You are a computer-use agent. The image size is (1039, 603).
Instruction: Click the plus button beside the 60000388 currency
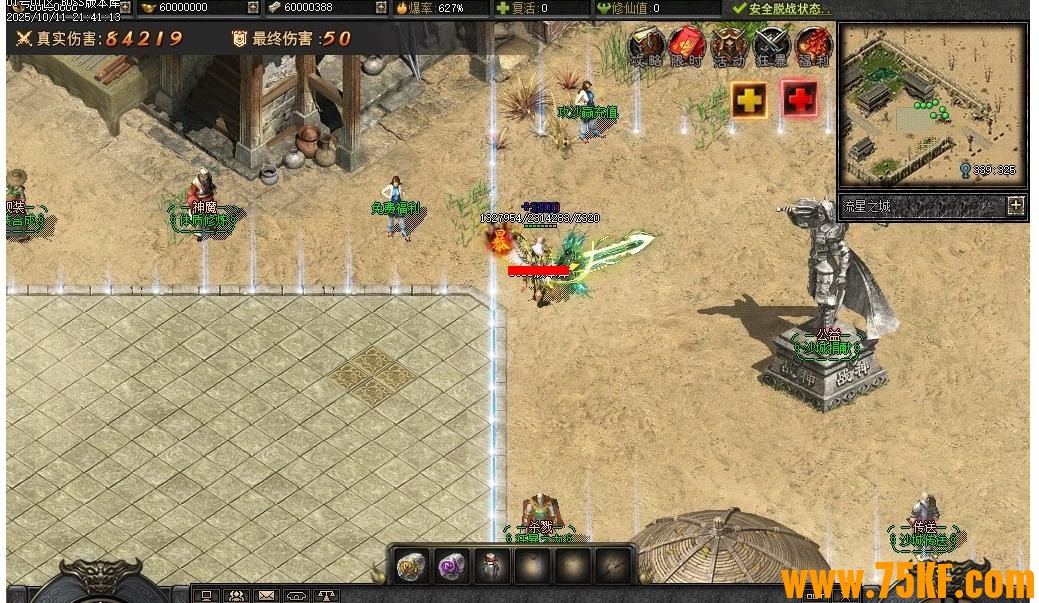tap(380, 8)
